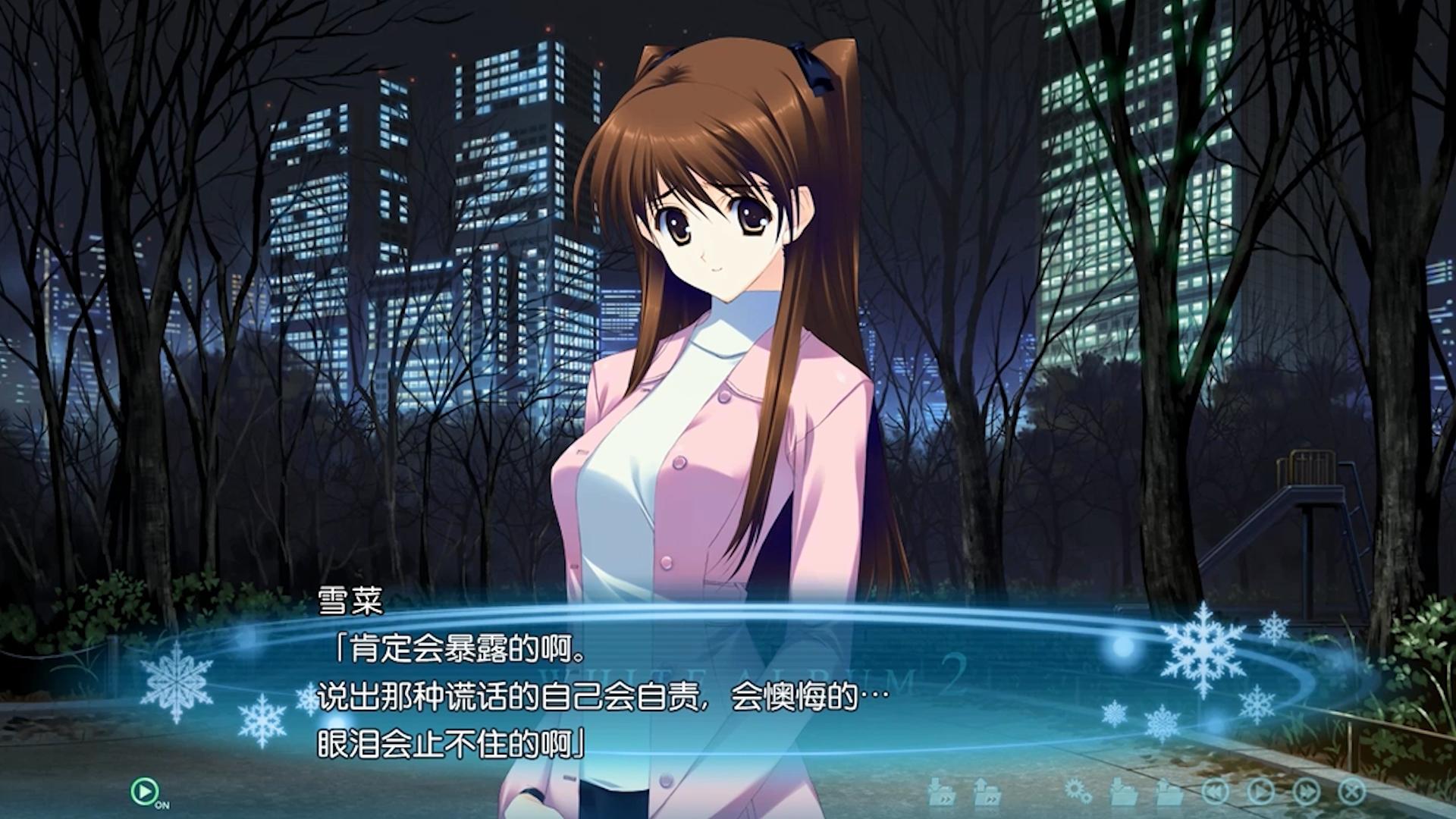Rewind to previous line with backlog icon
The width and height of the screenshot is (1456, 819).
tap(1215, 792)
